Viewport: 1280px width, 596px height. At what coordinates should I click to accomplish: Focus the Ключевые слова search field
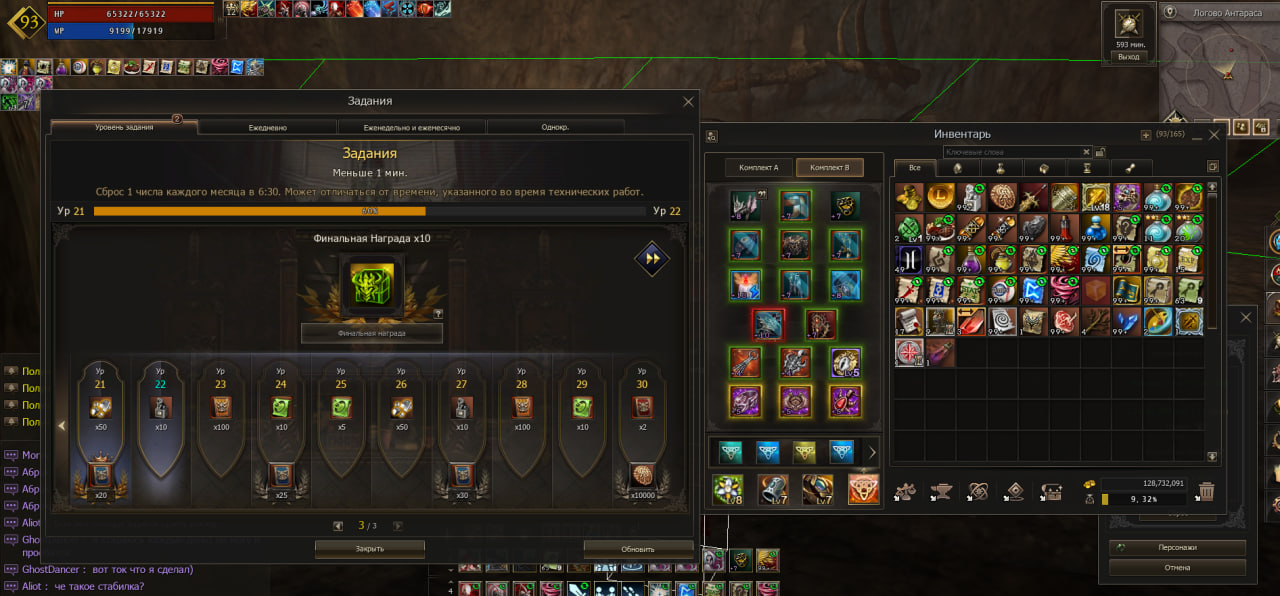(x=1015, y=152)
